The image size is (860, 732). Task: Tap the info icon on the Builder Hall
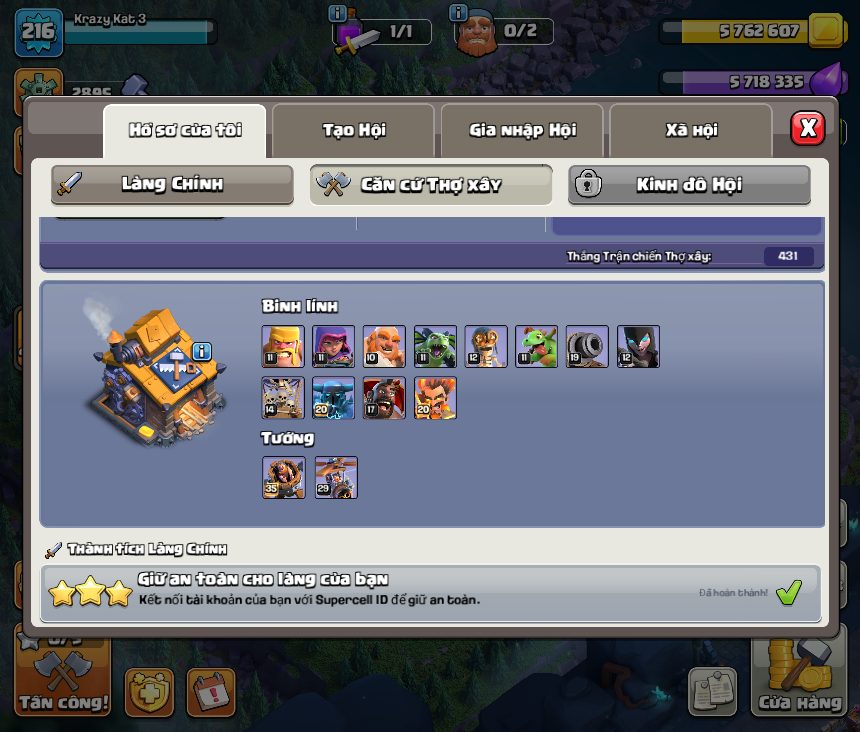click(203, 351)
